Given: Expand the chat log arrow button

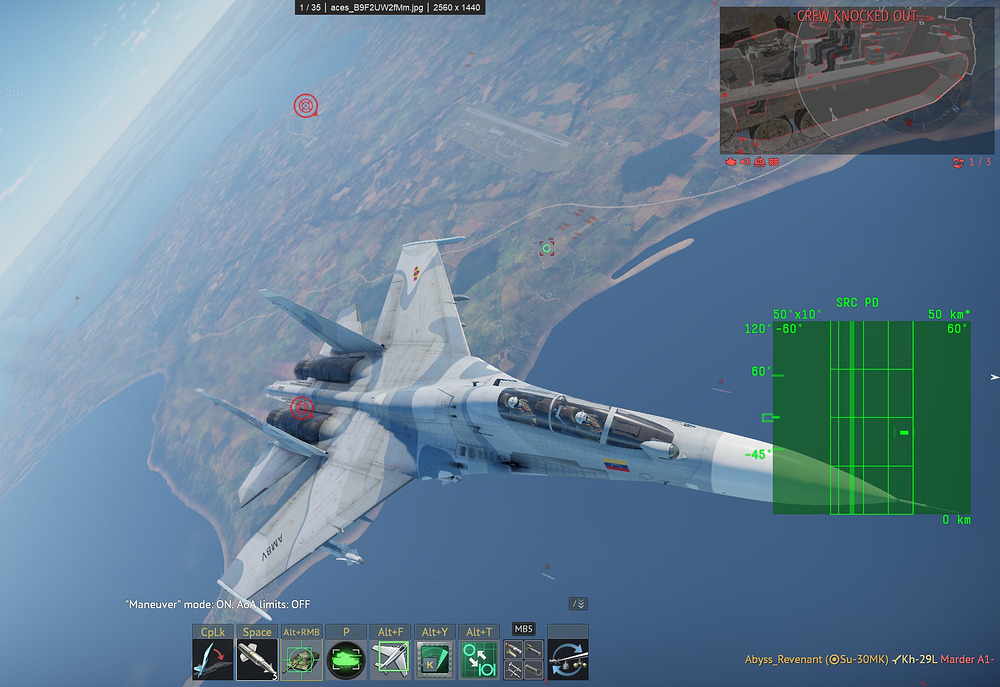Looking at the screenshot, I should point(578,604).
